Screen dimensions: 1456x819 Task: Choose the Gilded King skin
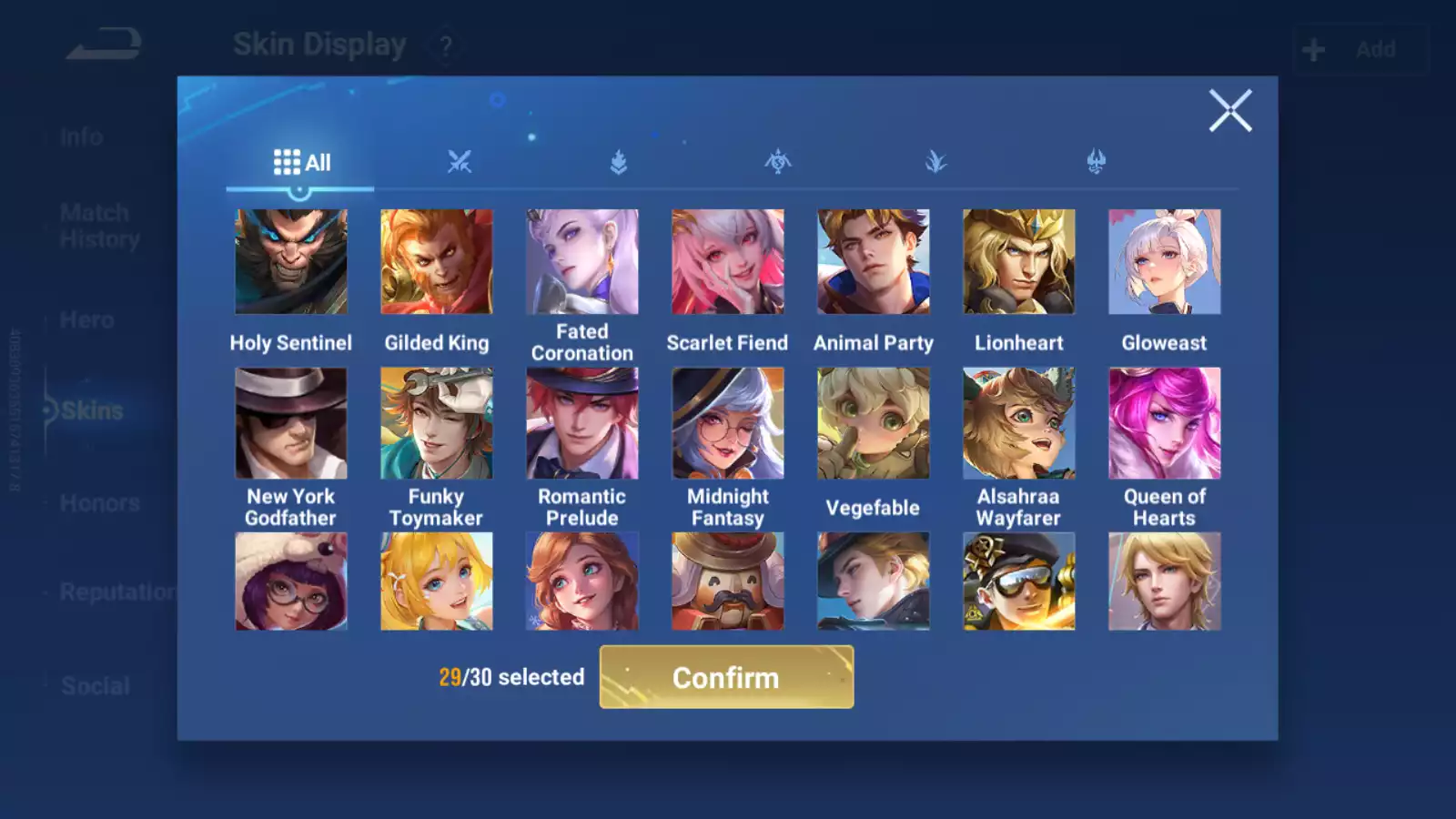click(437, 262)
